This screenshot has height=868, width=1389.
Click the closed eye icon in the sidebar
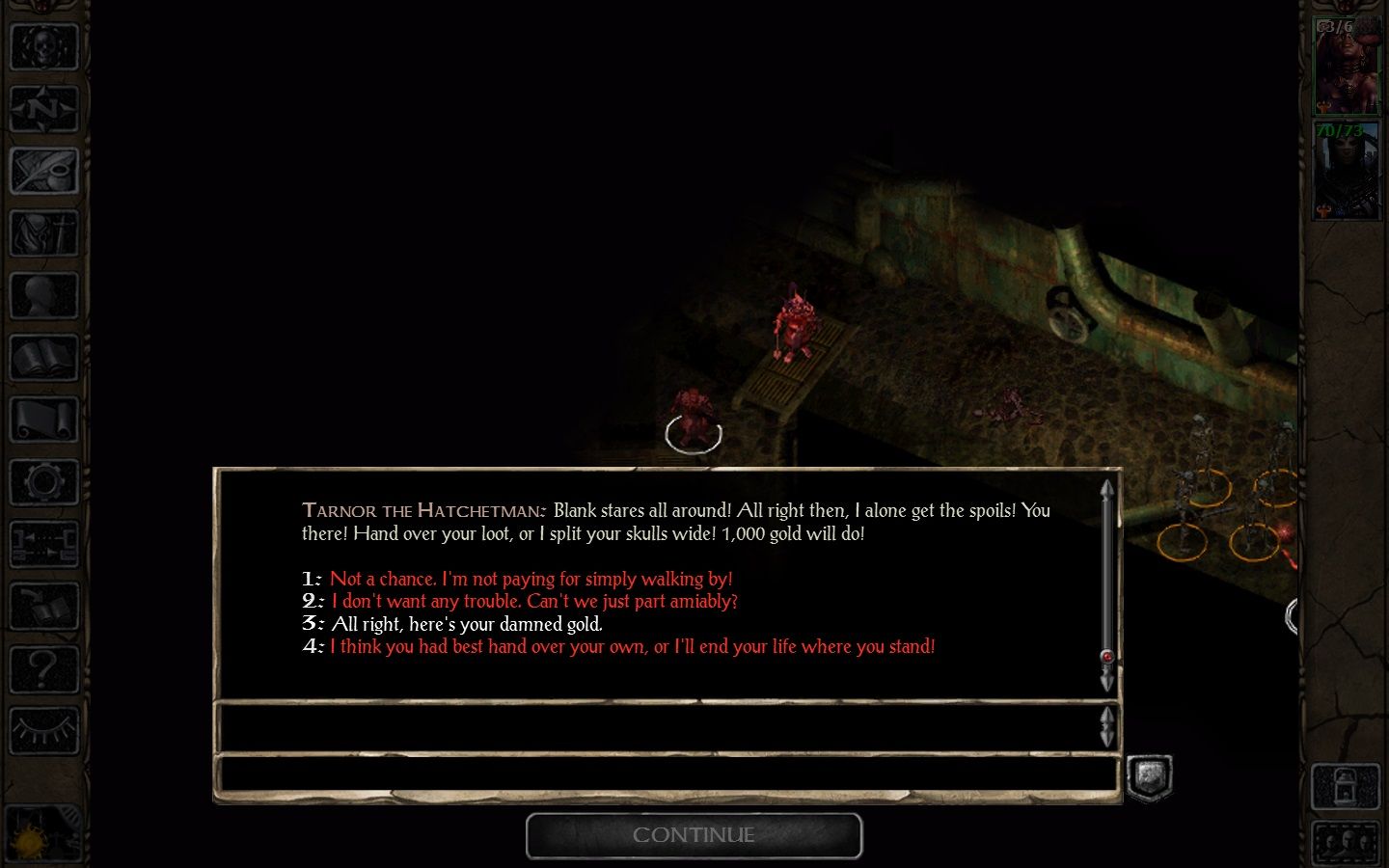43,730
